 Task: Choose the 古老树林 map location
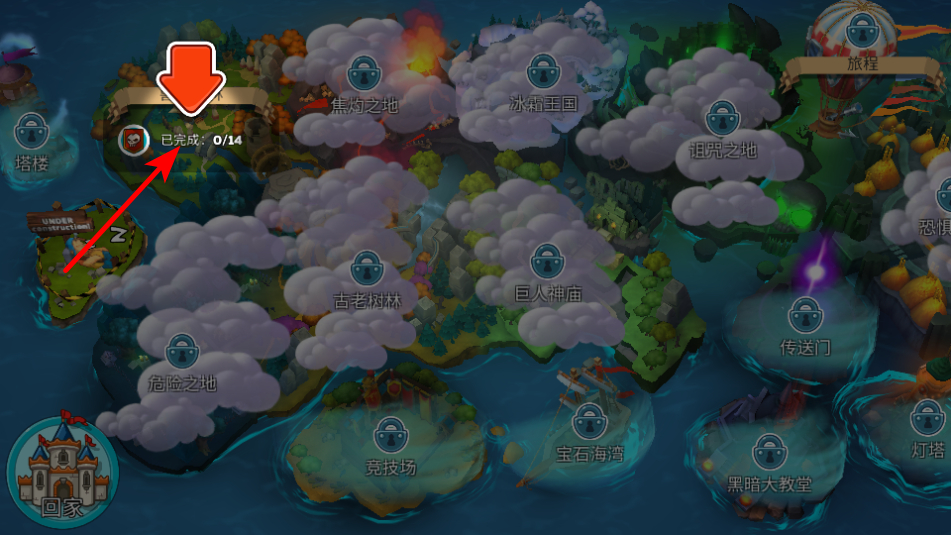(367, 268)
